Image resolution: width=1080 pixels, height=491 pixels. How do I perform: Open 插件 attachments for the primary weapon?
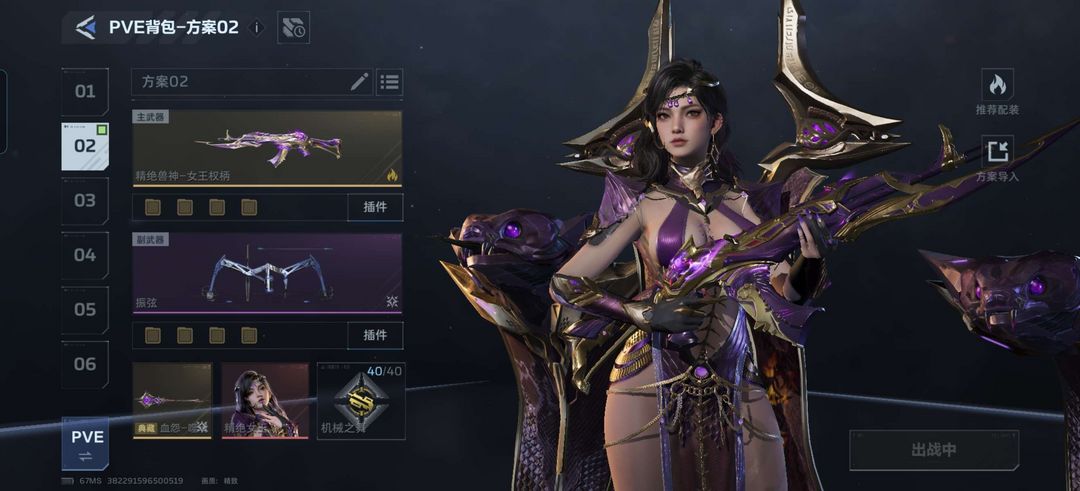[375, 207]
